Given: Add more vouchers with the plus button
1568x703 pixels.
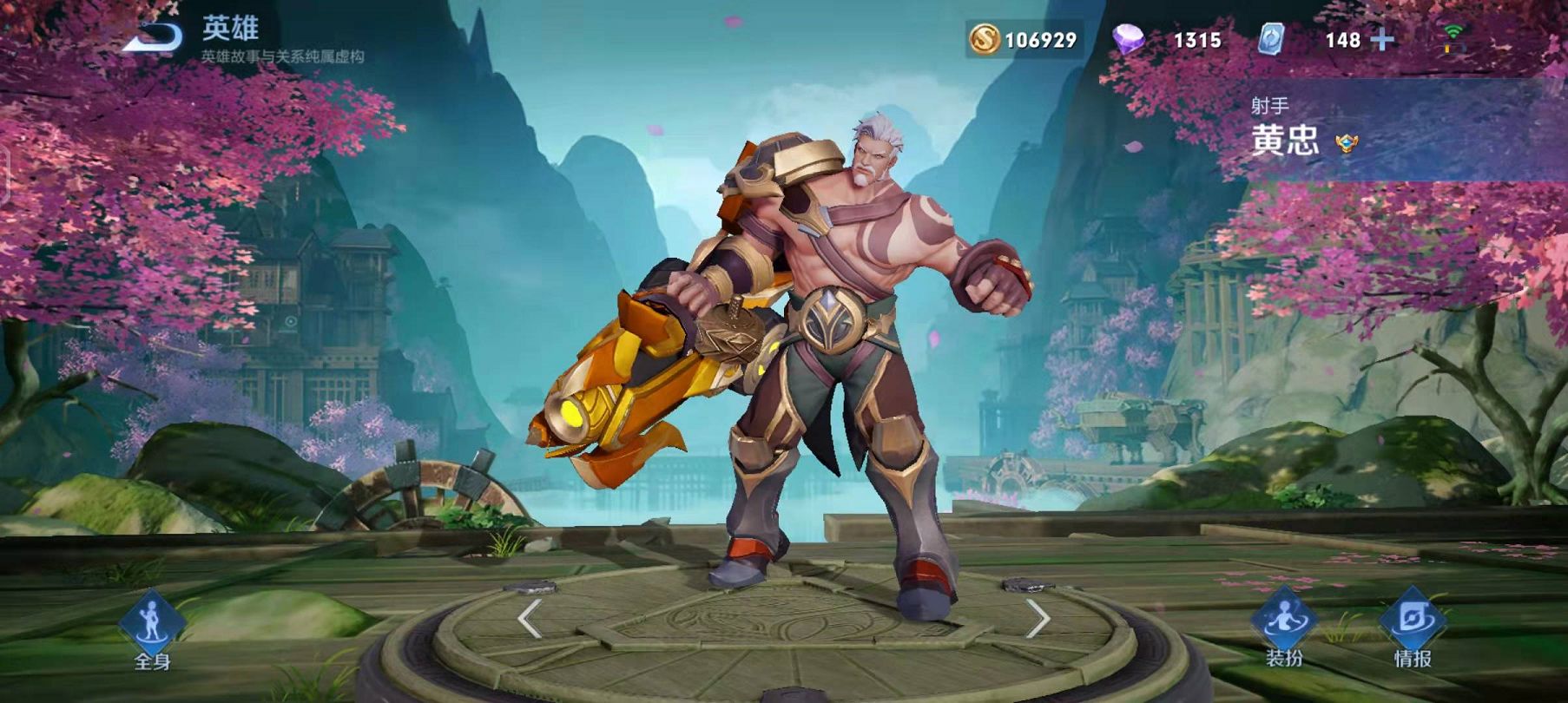Looking at the screenshot, I should pyautogui.click(x=1382, y=40).
